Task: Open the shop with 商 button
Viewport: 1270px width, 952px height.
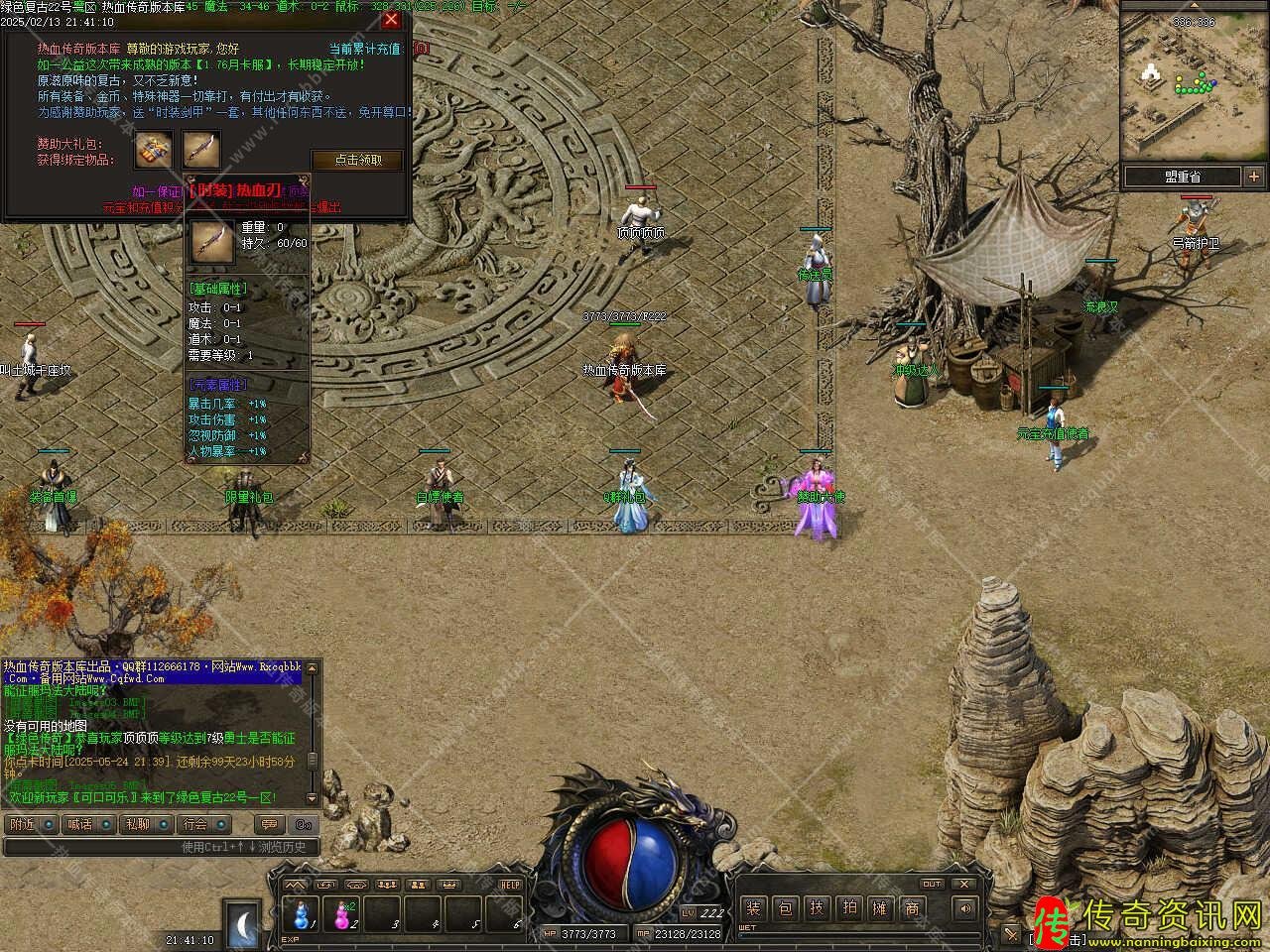Action: pos(912,908)
